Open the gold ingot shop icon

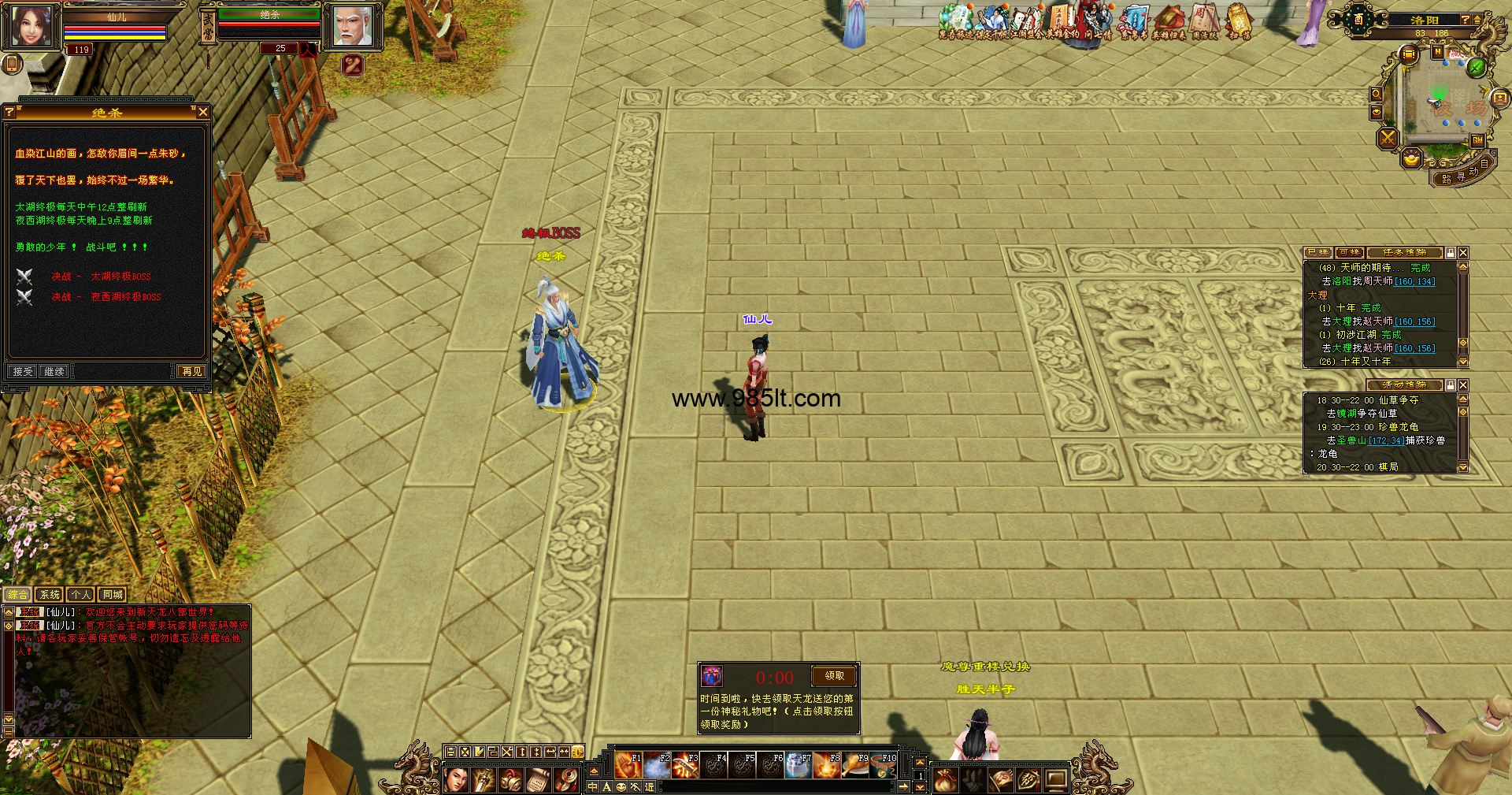click(x=1411, y=158)
